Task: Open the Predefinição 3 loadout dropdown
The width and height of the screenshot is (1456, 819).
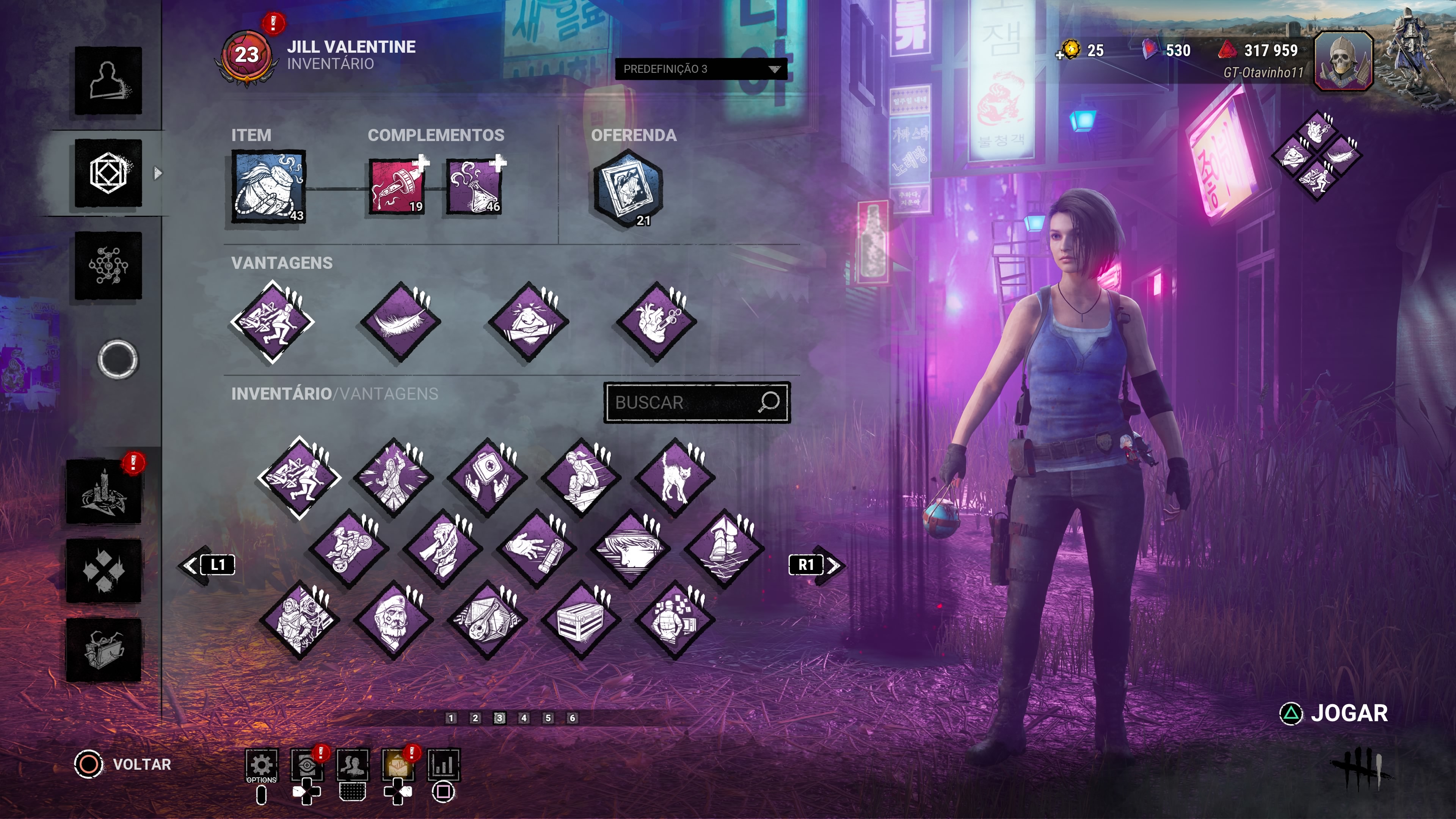Action: tap(700, 69)
